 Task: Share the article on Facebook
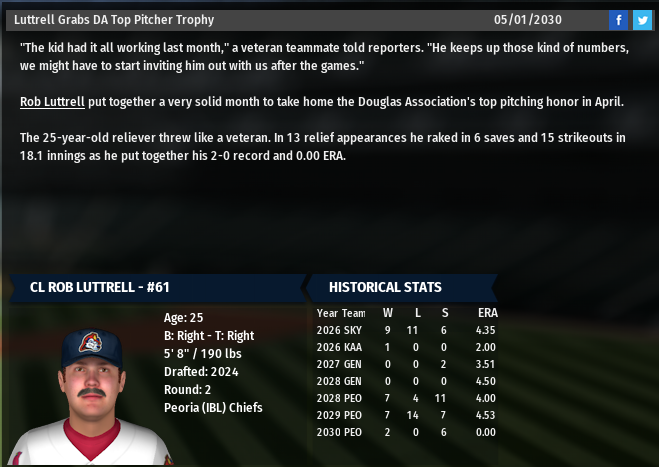pos(618,20)
